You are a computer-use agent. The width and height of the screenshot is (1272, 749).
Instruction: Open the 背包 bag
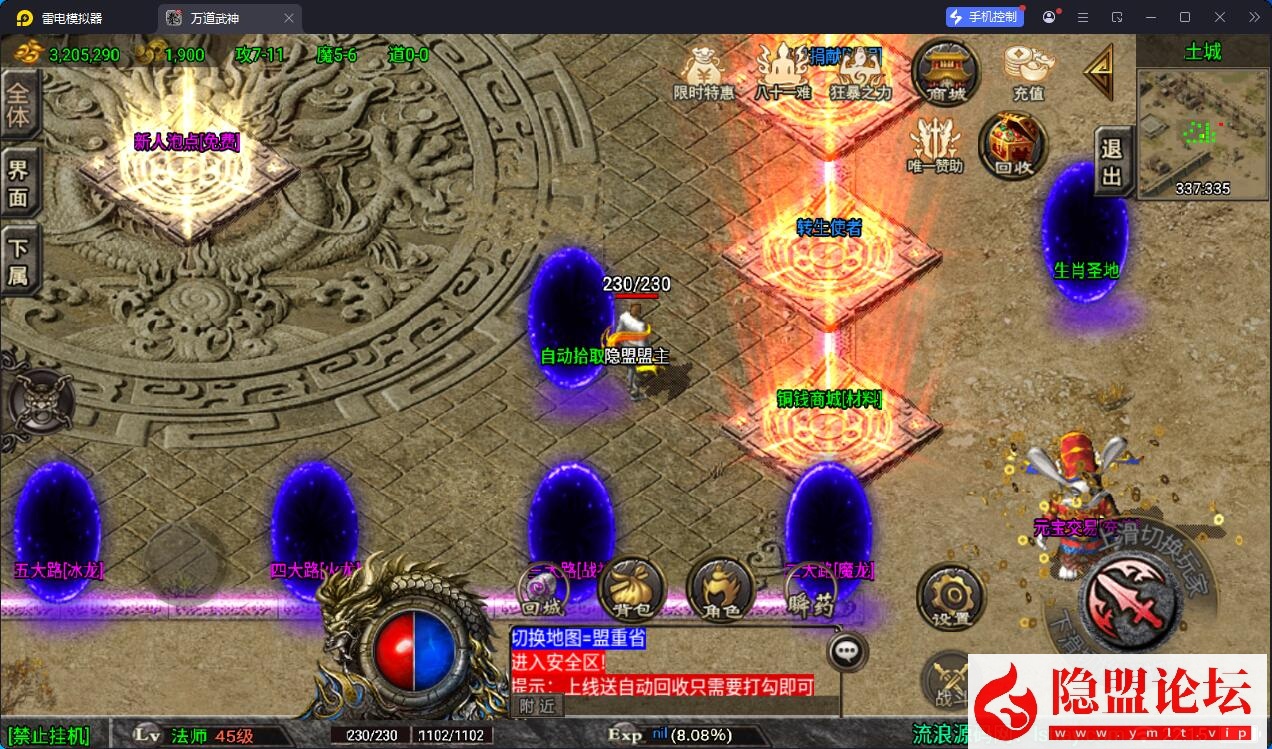(631, 589)
